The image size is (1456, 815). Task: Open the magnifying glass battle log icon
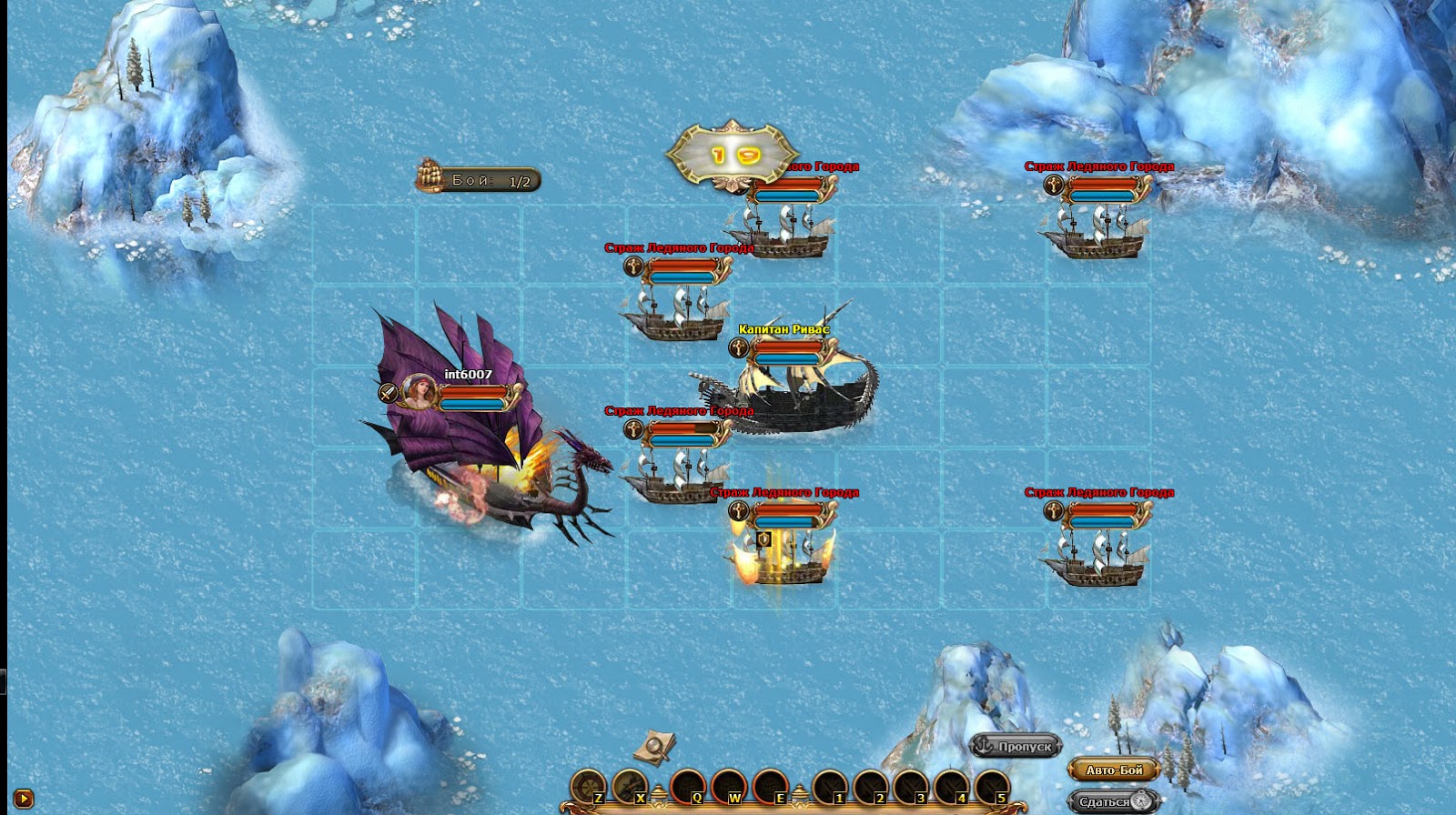pos(654,746)
